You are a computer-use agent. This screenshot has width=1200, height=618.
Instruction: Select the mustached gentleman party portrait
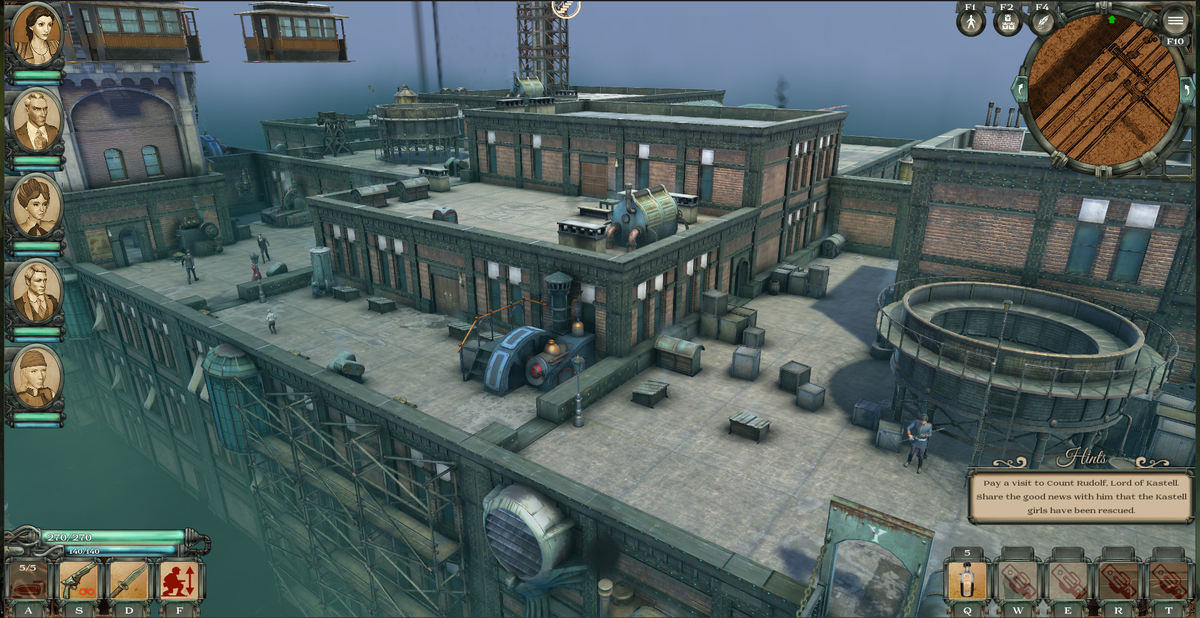36,119
